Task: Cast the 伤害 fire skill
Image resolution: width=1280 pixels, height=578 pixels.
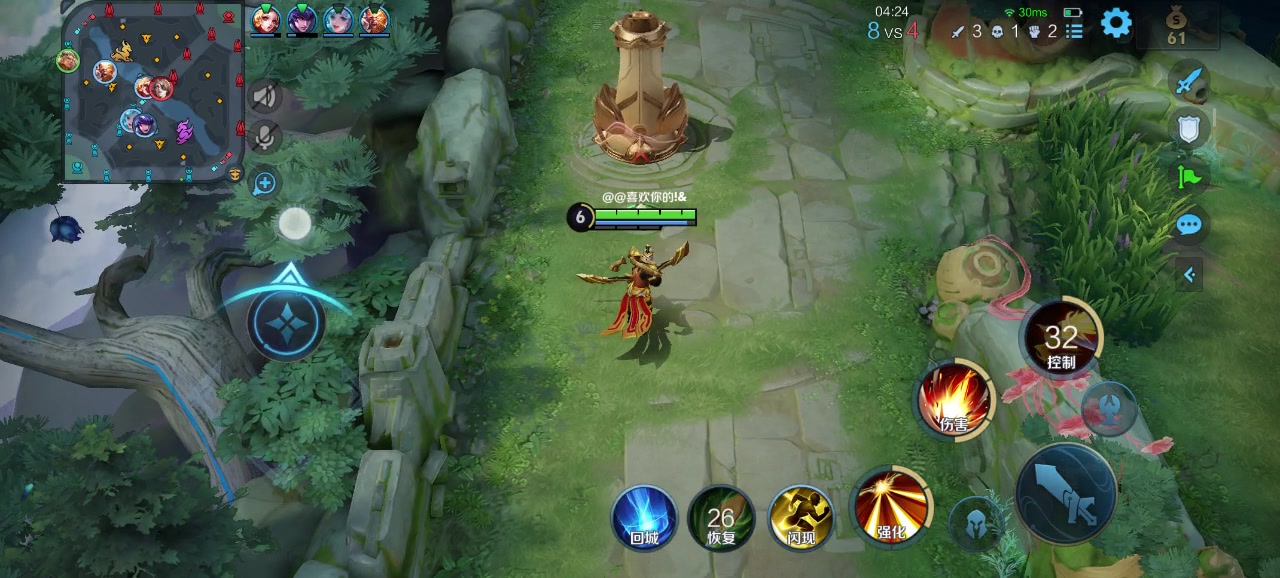Action: [954, 400]
